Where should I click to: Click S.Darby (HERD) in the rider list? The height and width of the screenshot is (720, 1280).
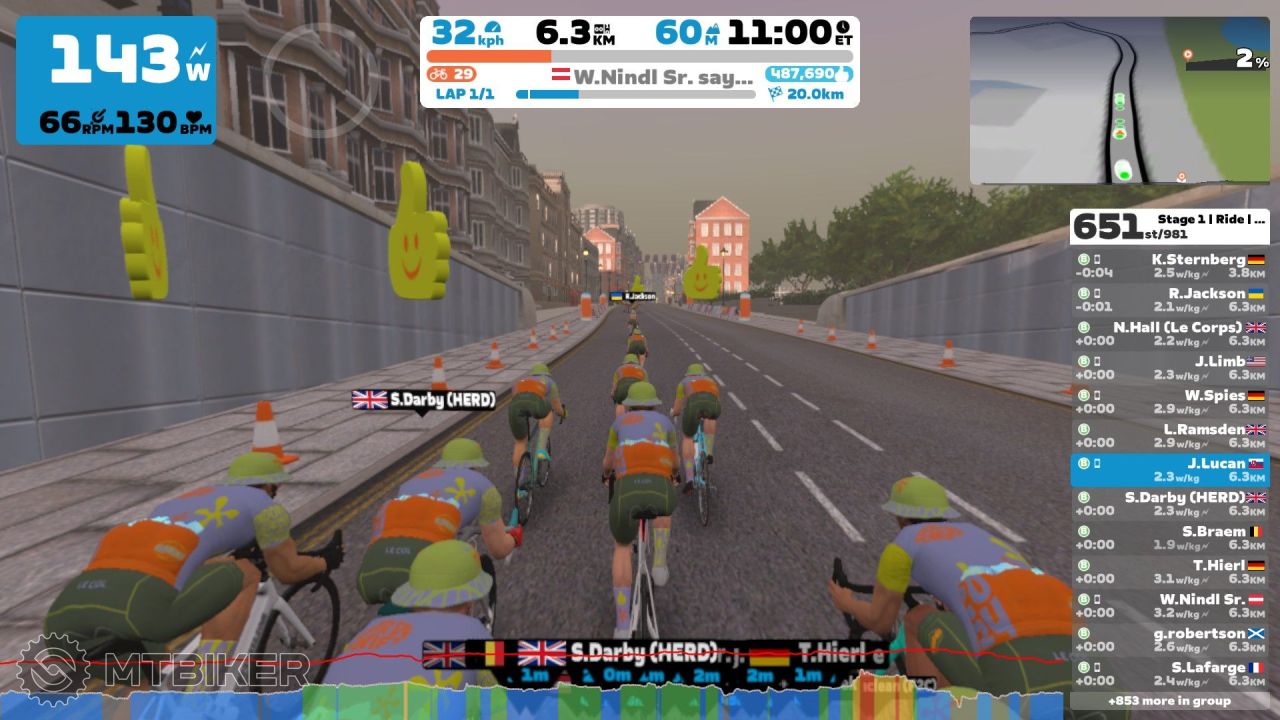tap(1169, 504)
